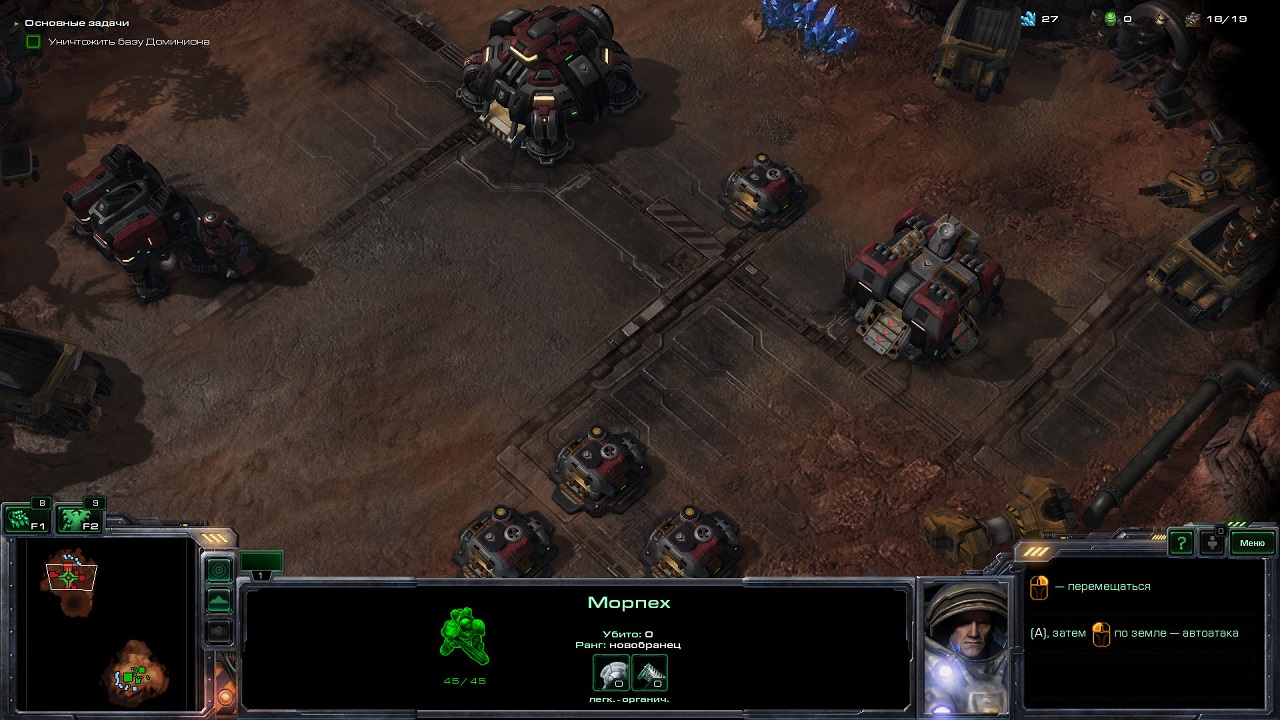Collapse the Основные задачи objectives header

click(x=16, y=22)
